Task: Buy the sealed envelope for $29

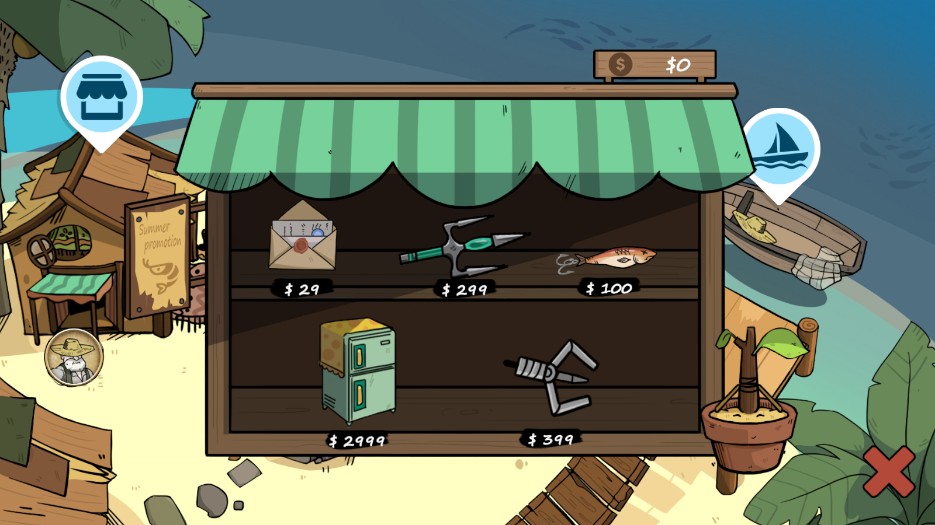Action: (x=302, y=239)
